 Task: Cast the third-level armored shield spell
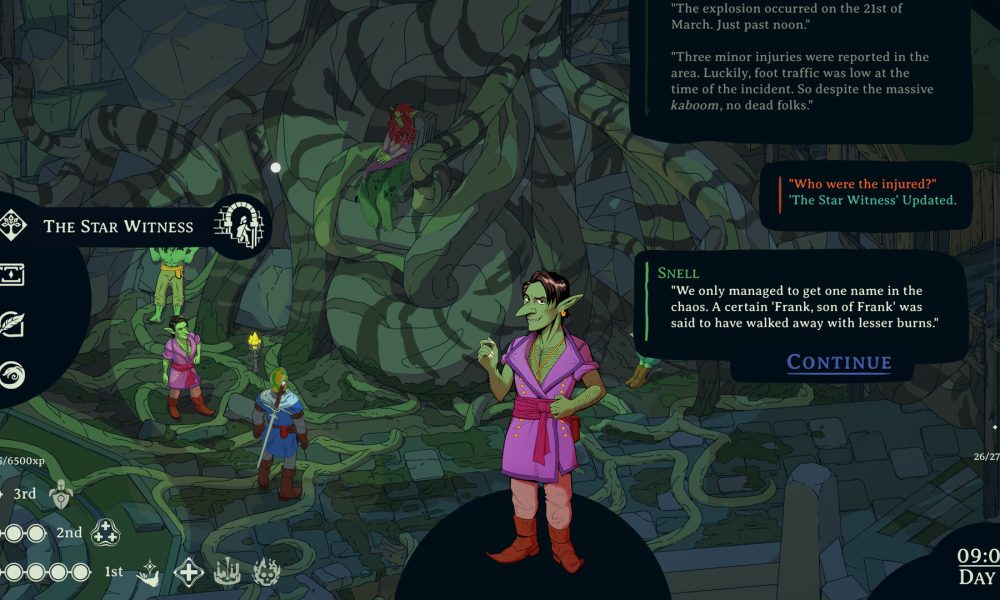(x=62, y=493)
